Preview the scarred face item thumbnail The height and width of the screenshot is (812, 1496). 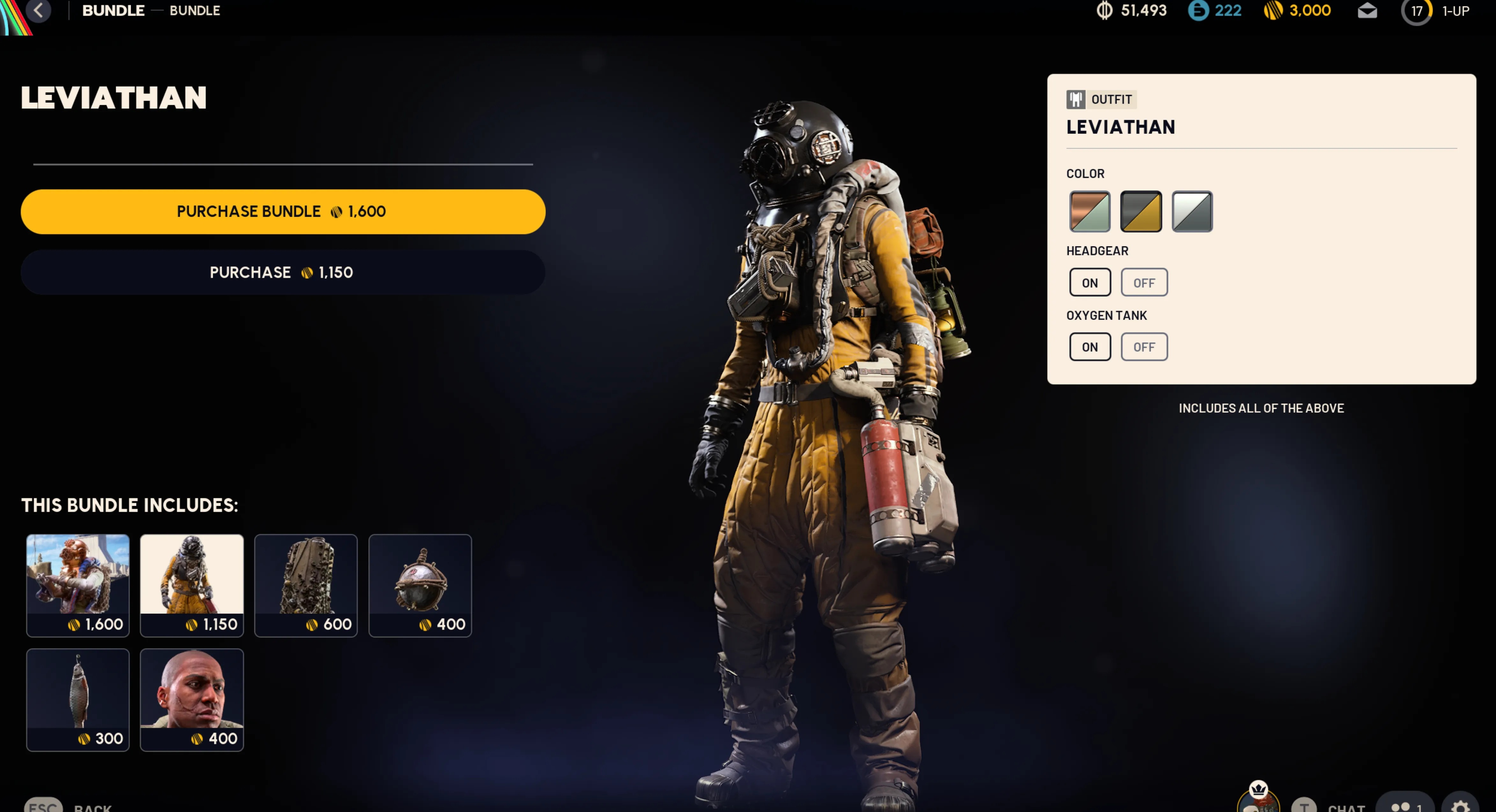click(x=192, y=699)
